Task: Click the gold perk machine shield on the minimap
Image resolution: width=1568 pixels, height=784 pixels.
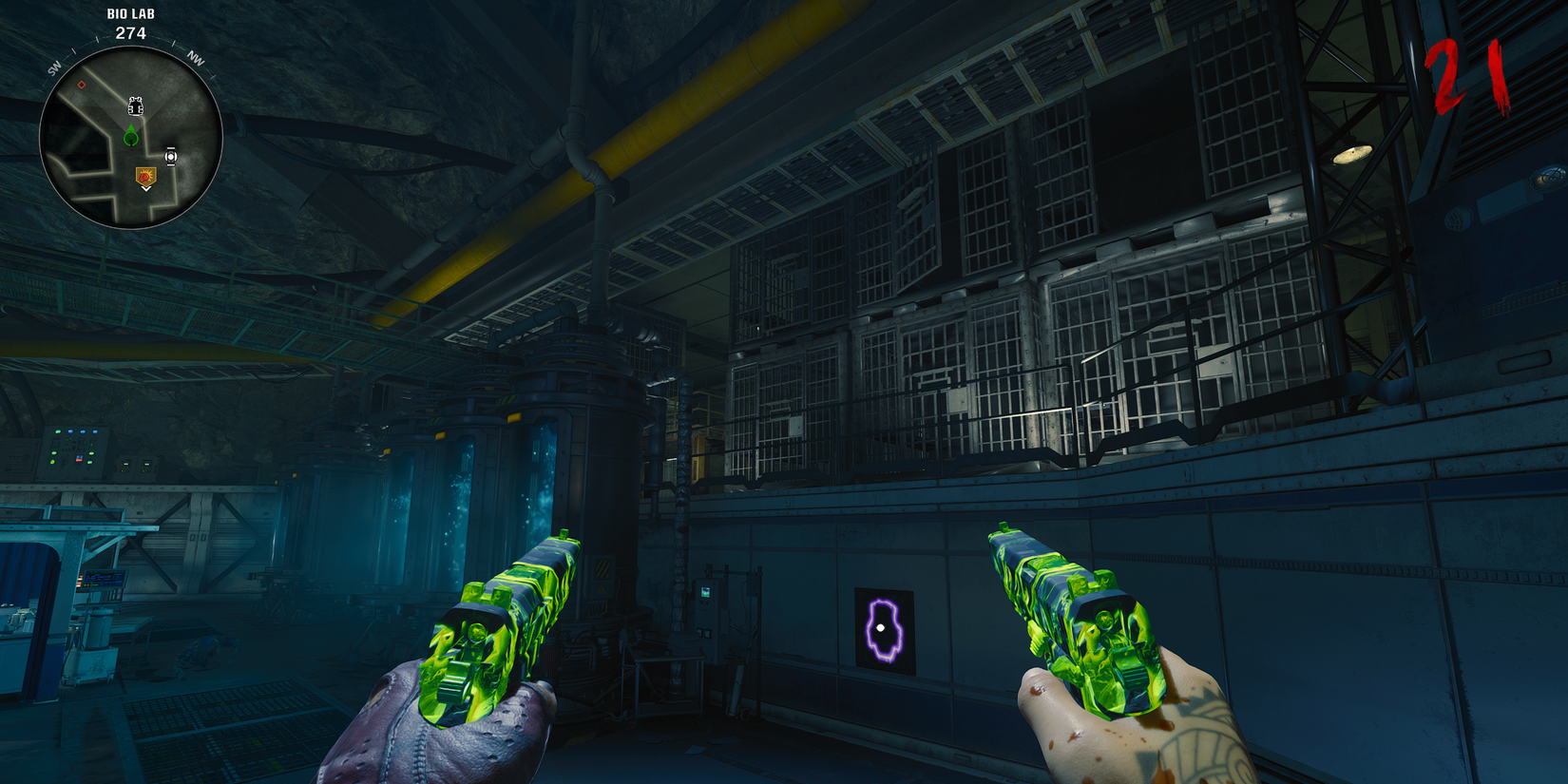Action: [x=146, y=177]
